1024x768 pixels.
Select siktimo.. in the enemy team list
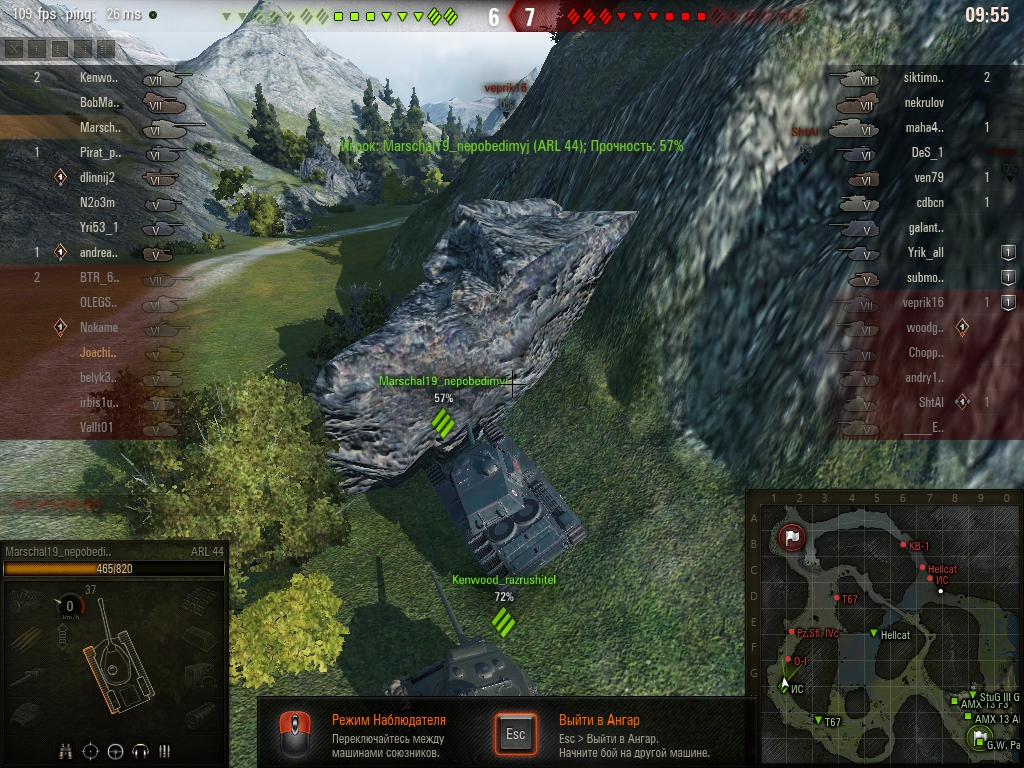click(923, 77)
